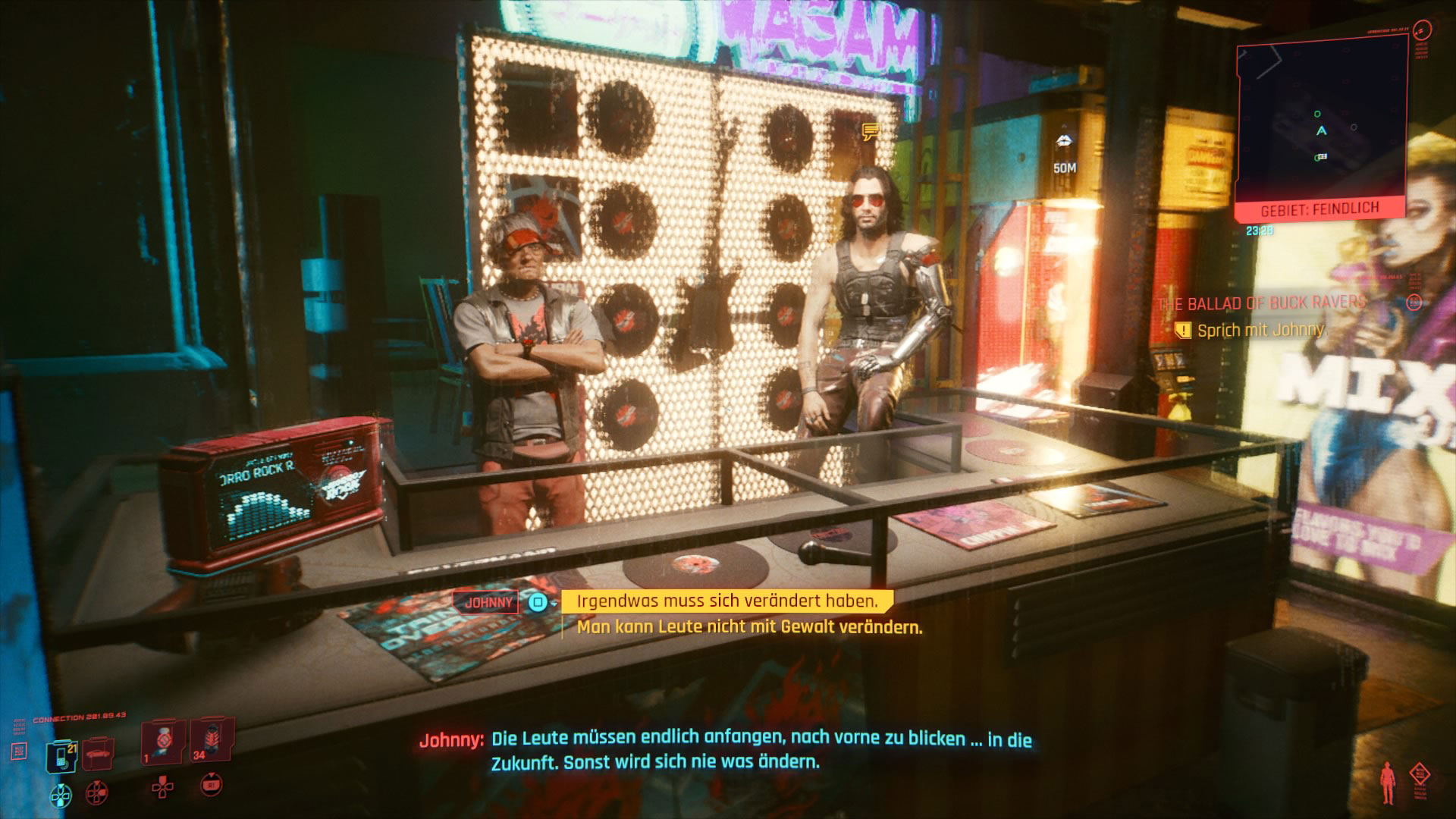Call your vehicle using the car icon
Image resolution: width=1456 pixels, height=819 pixels.
tap(98, 755)
